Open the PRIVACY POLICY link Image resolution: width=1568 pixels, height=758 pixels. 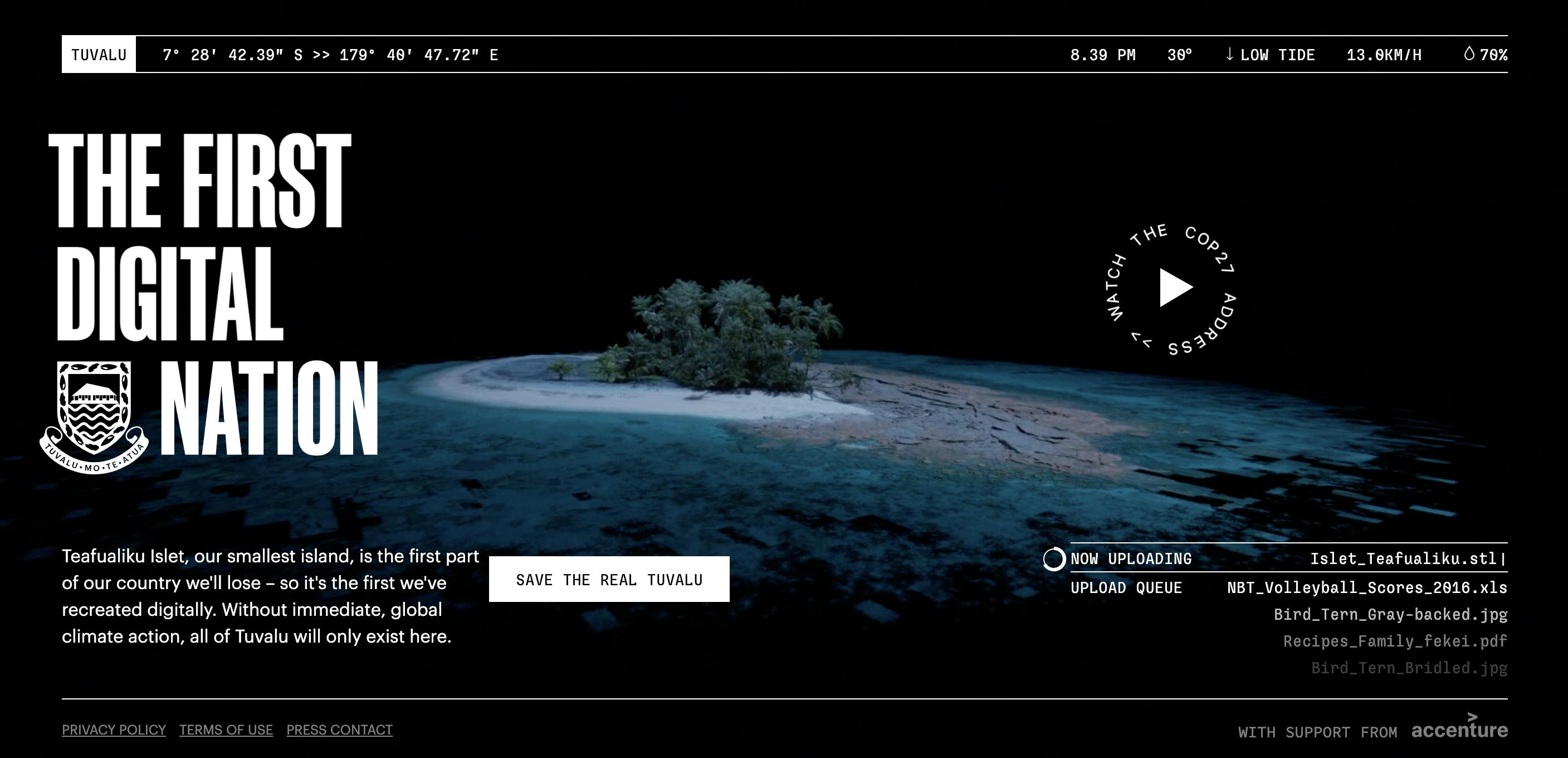(x=113, y=730)
